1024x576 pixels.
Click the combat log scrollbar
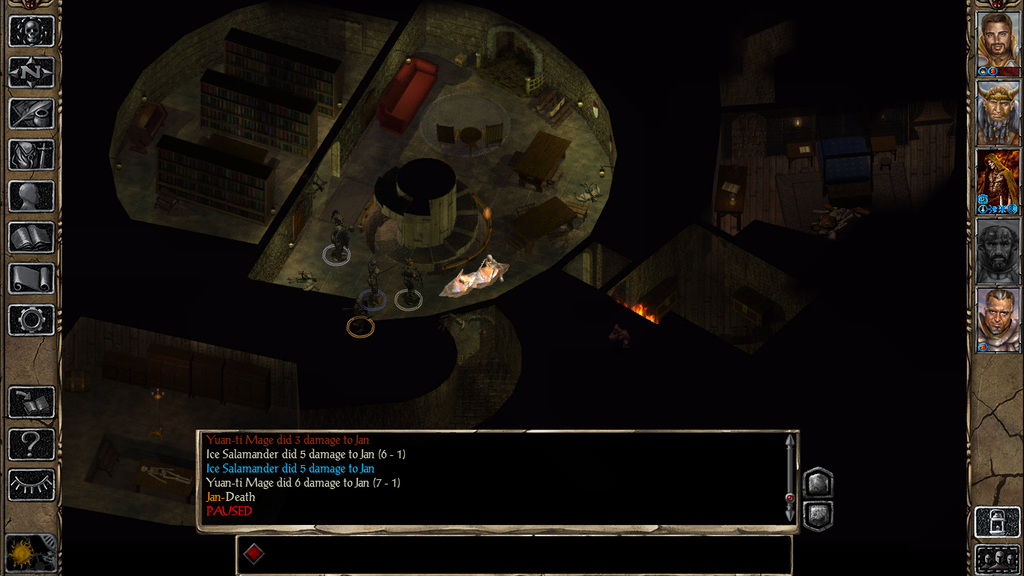click(x=790, y=478)
